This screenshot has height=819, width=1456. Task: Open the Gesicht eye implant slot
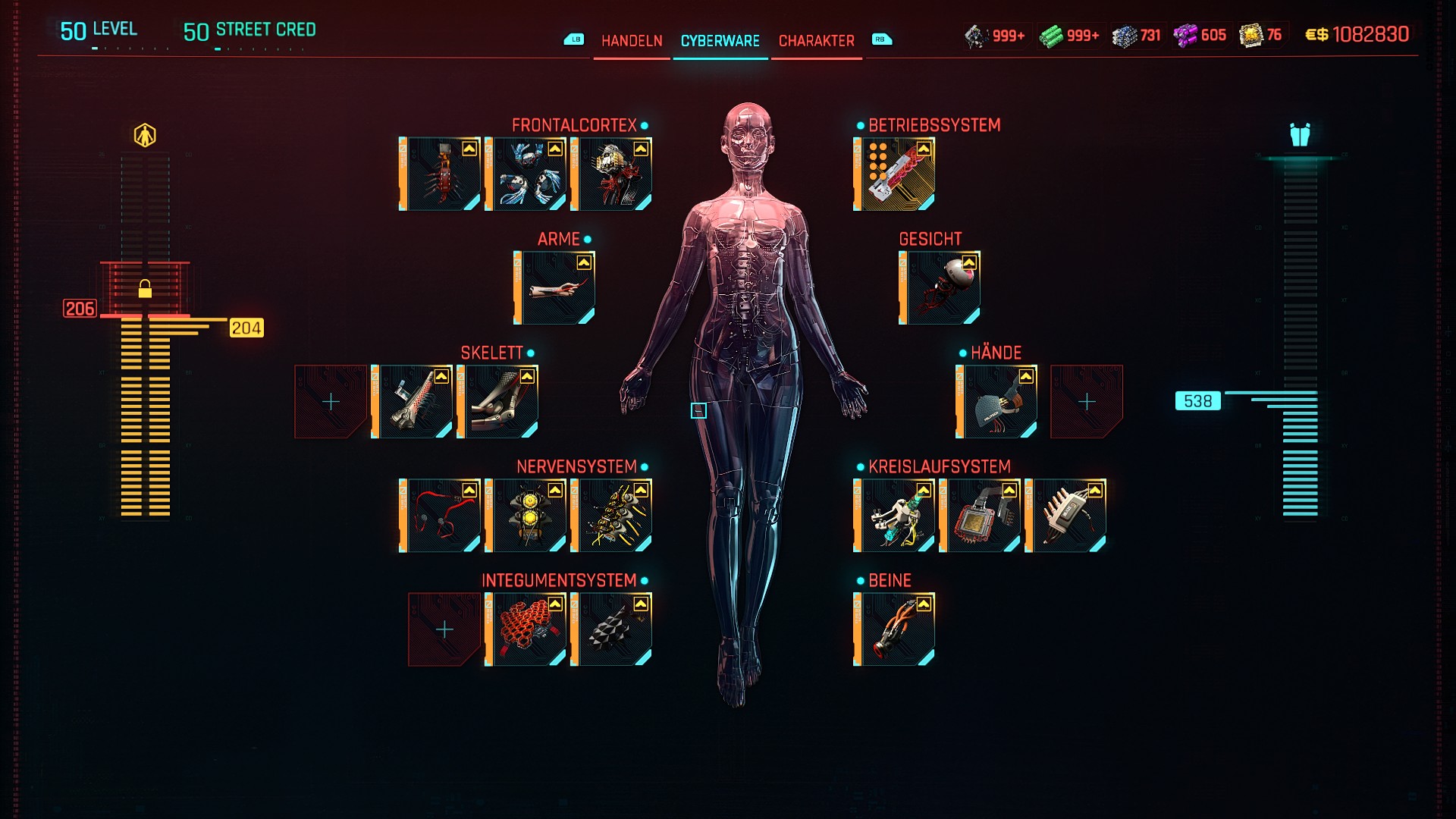point(940,288)
